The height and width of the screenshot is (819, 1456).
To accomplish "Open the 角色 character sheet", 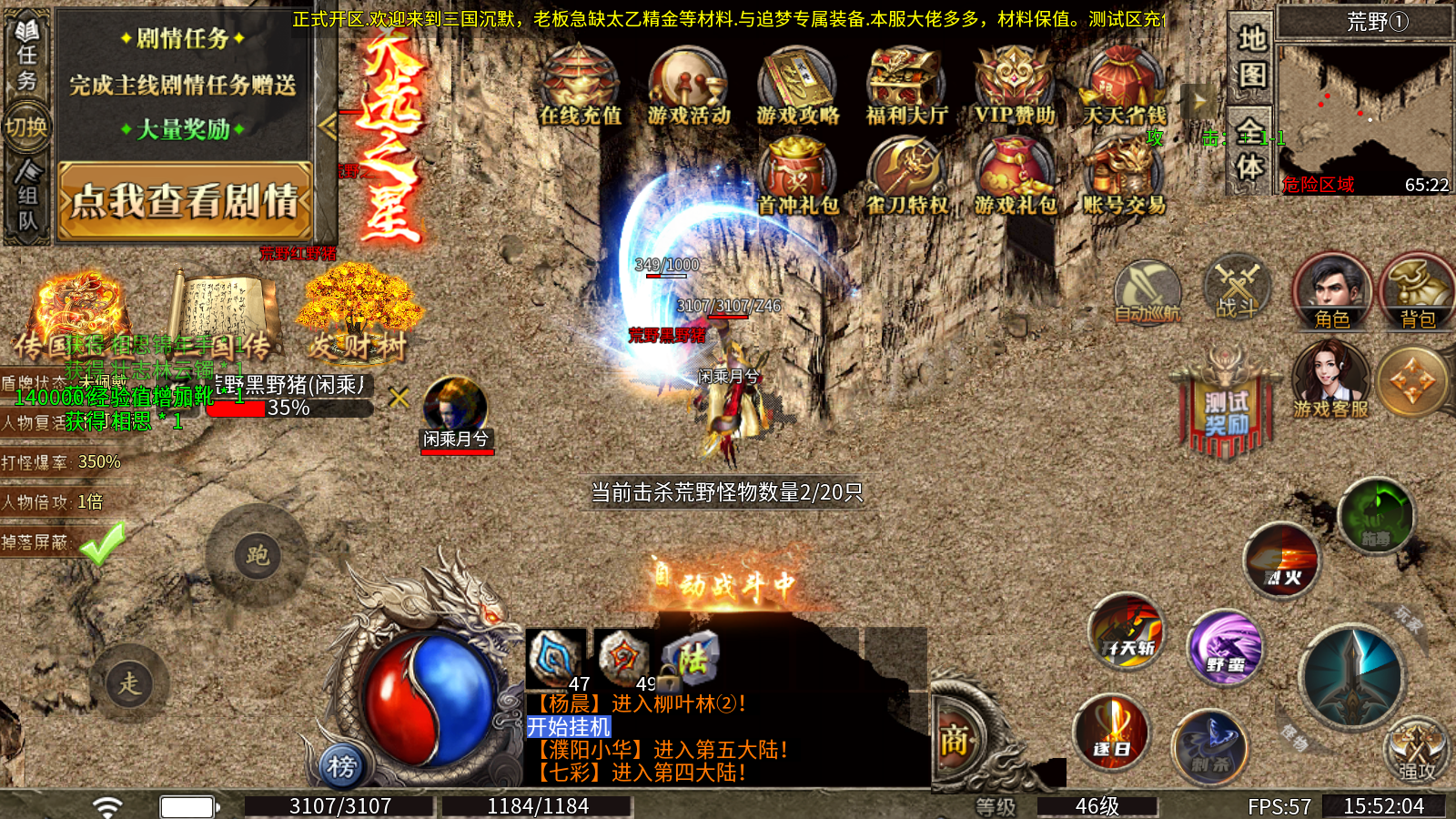I will click(1331, 291).
